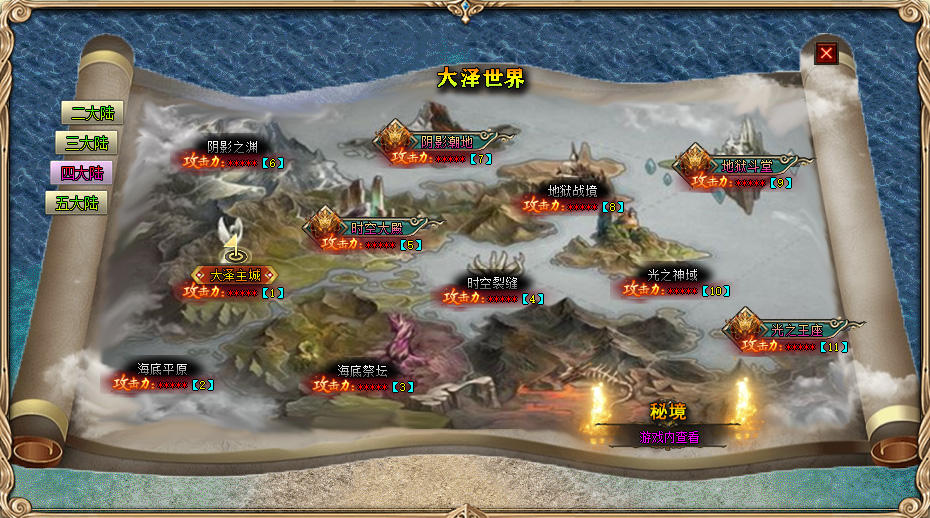Enter the 阴影潮地 location banner

point(446,142)
